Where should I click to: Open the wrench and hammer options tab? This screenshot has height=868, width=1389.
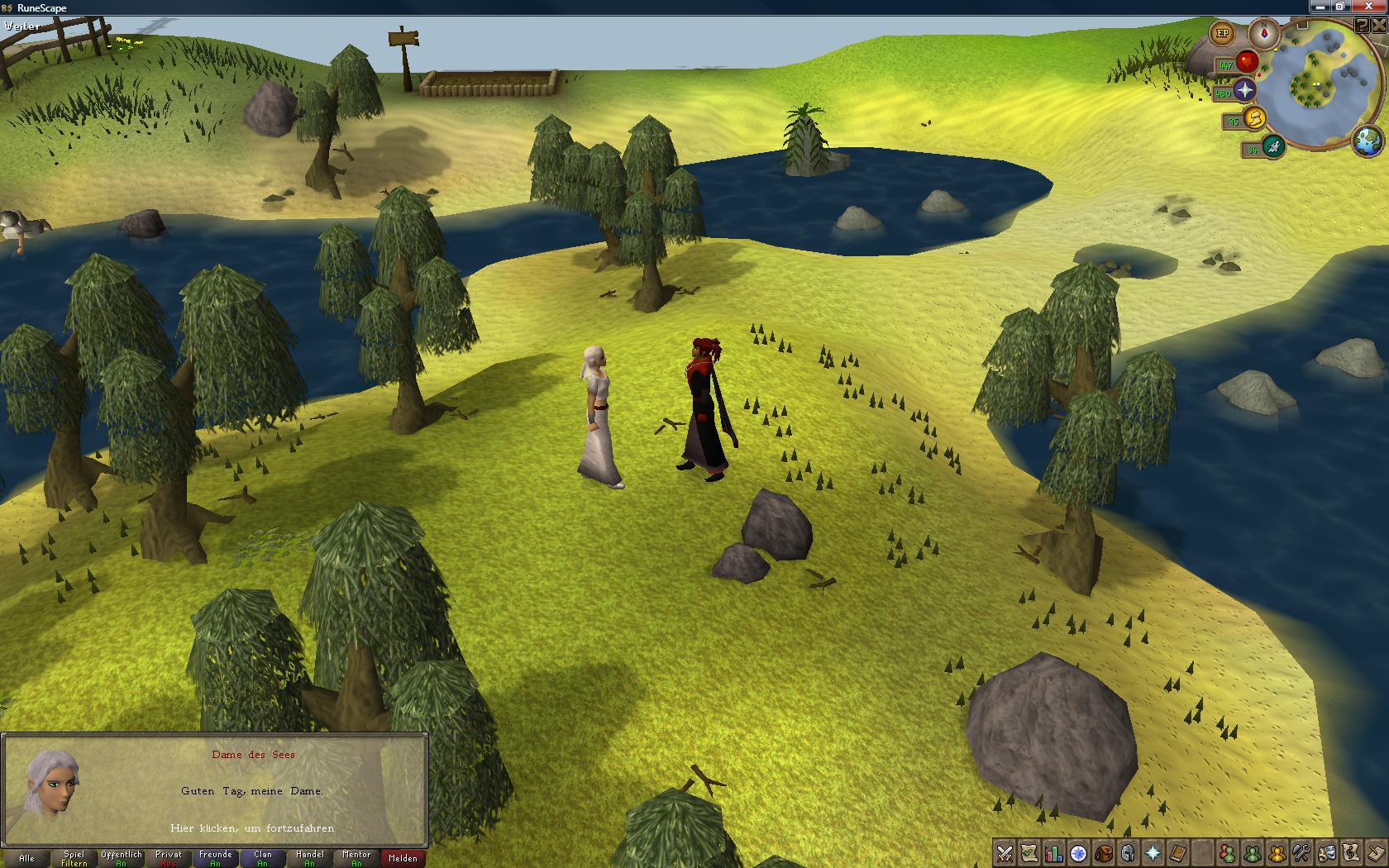(x=1301, y=853)
